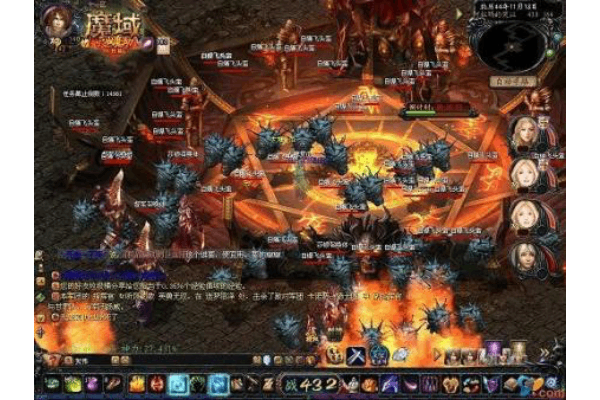
Task: Activate the purple blade skill icon
Action: (x=389, y=383)
